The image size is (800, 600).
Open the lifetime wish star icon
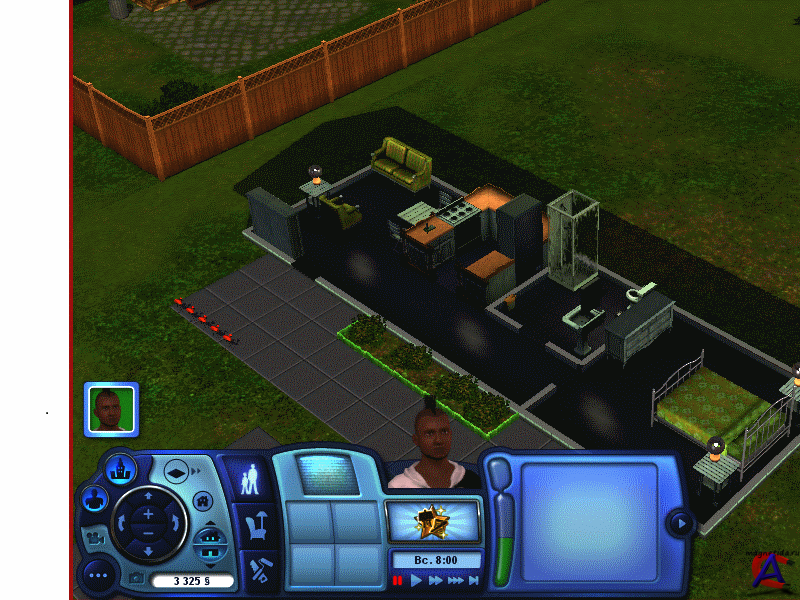[432, 521]
